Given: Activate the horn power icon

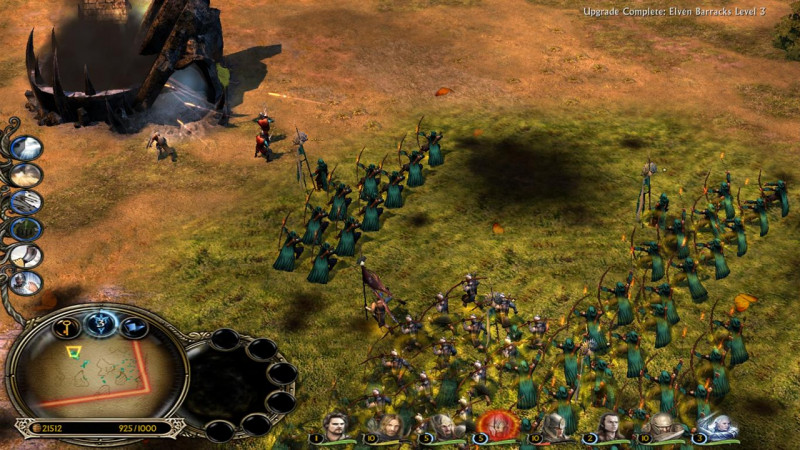Looking at the screenshot, I should (x=26, y=256).
